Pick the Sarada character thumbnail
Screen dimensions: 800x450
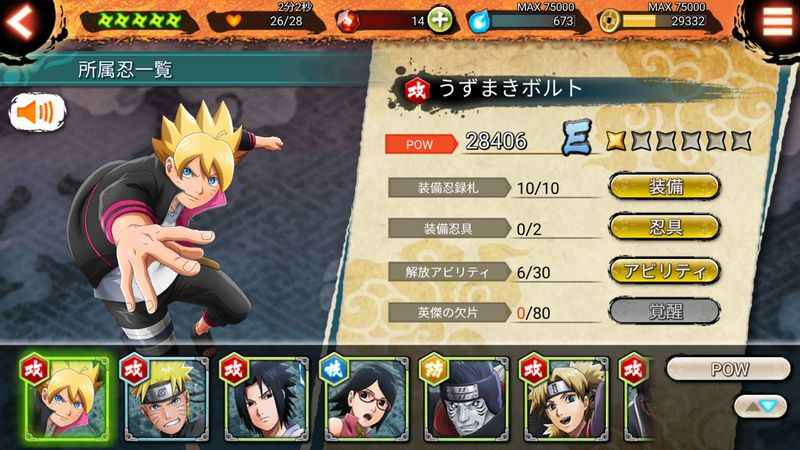[x=363, y=398]
